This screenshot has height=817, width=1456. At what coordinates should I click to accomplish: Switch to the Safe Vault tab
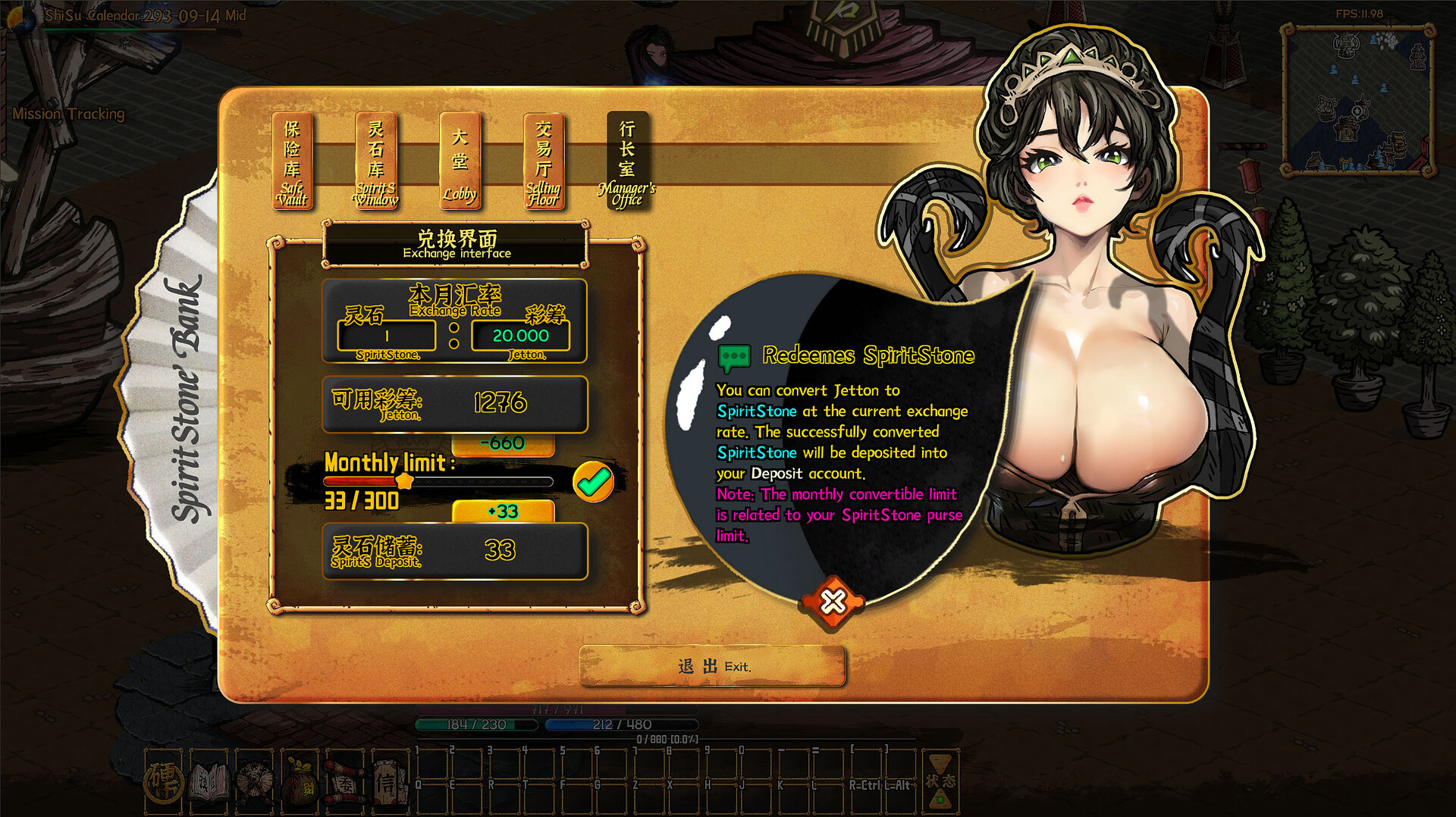pos(292,161)
